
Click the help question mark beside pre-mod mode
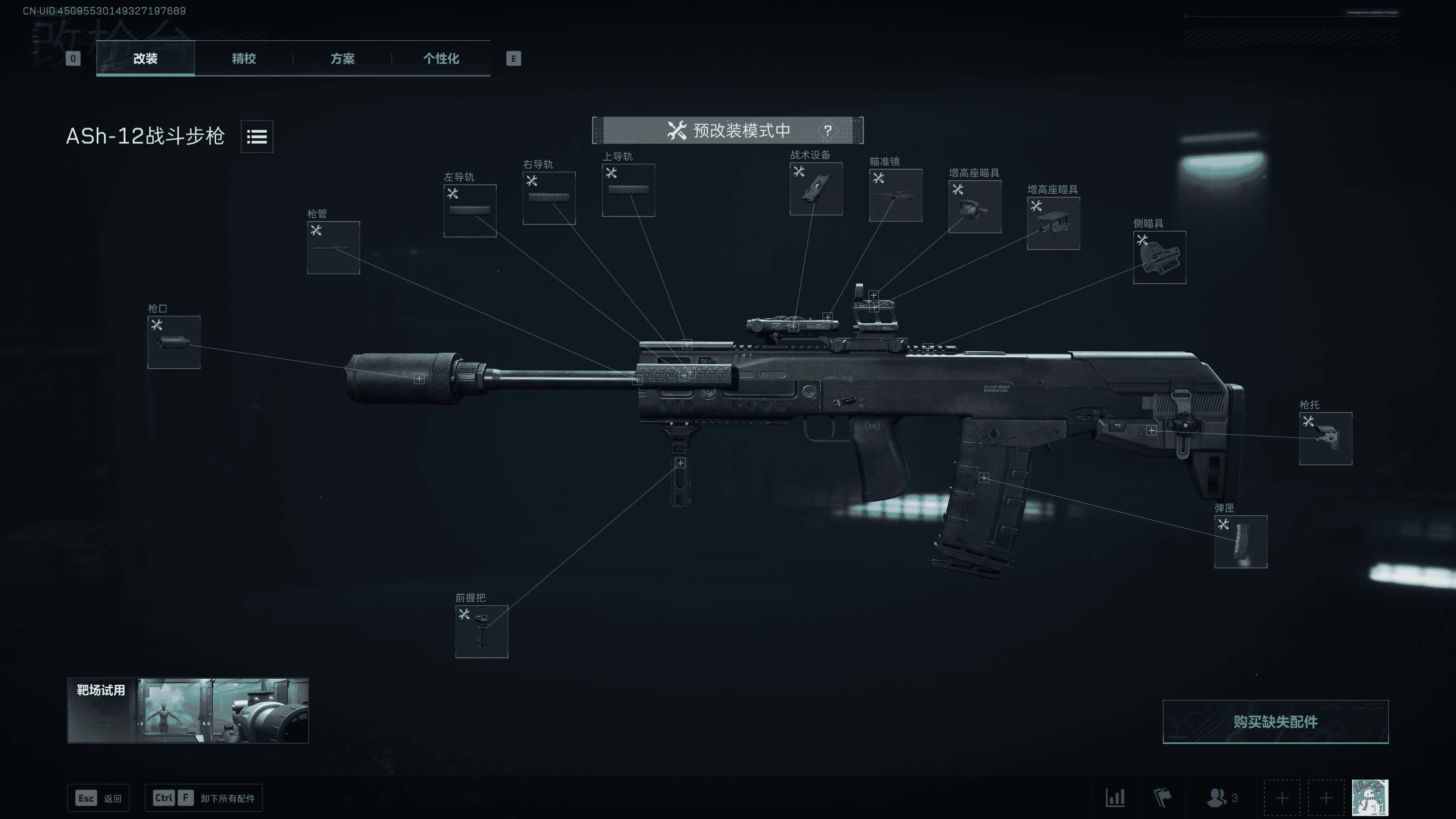point(828,130)
